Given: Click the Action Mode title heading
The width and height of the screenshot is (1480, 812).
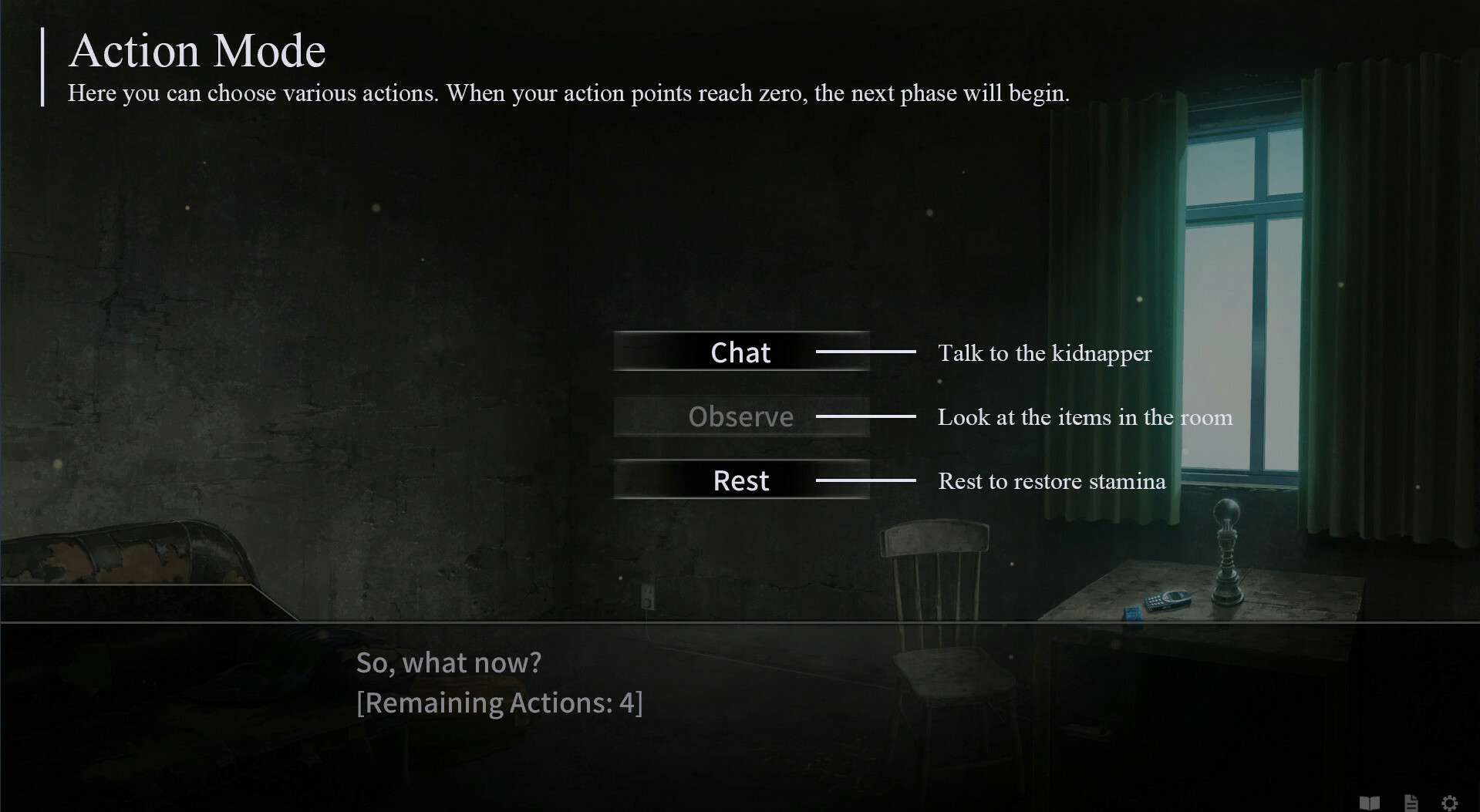Looking at the screenshot, I should pos(197,49).
